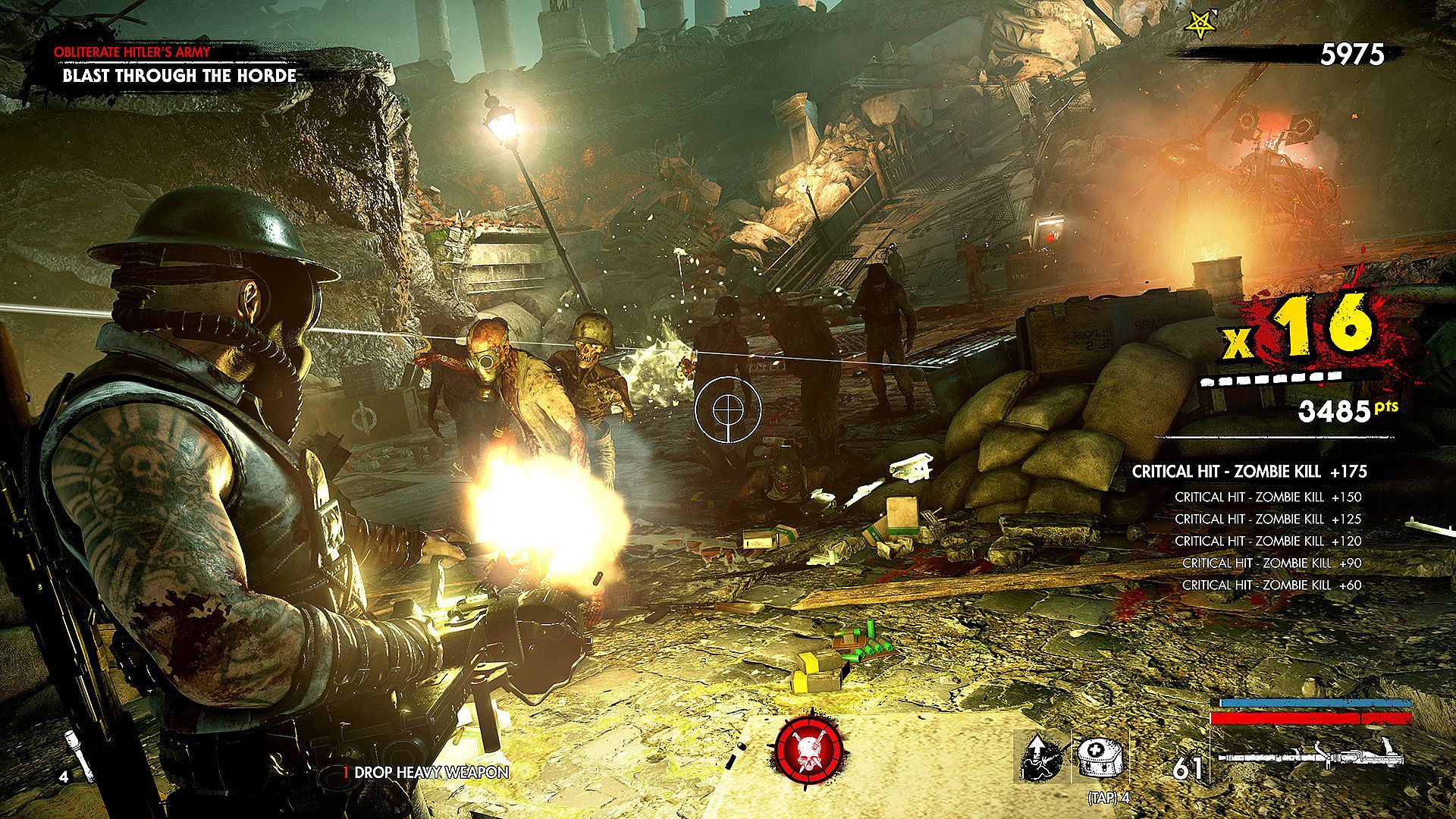Select the heavy machine gun weapon icon
The width and height of the screenshot is (1456, 819).
coord(1310,756)
